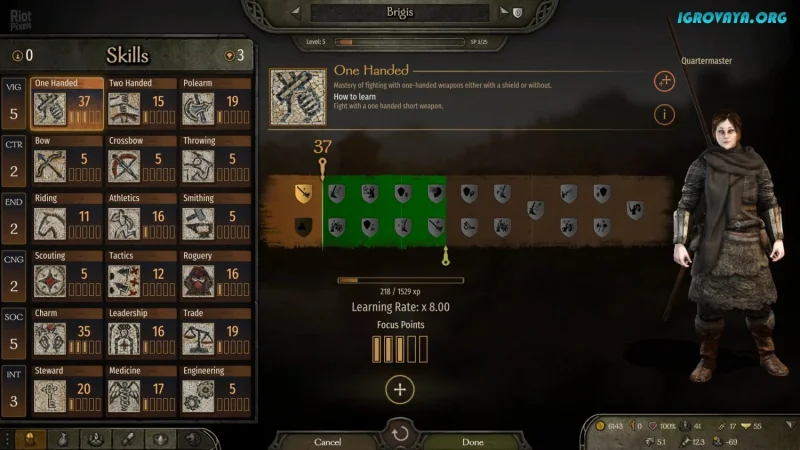Select the Athletics skill
The width and height of the screenshot is (800, 450).
[141, 220]
